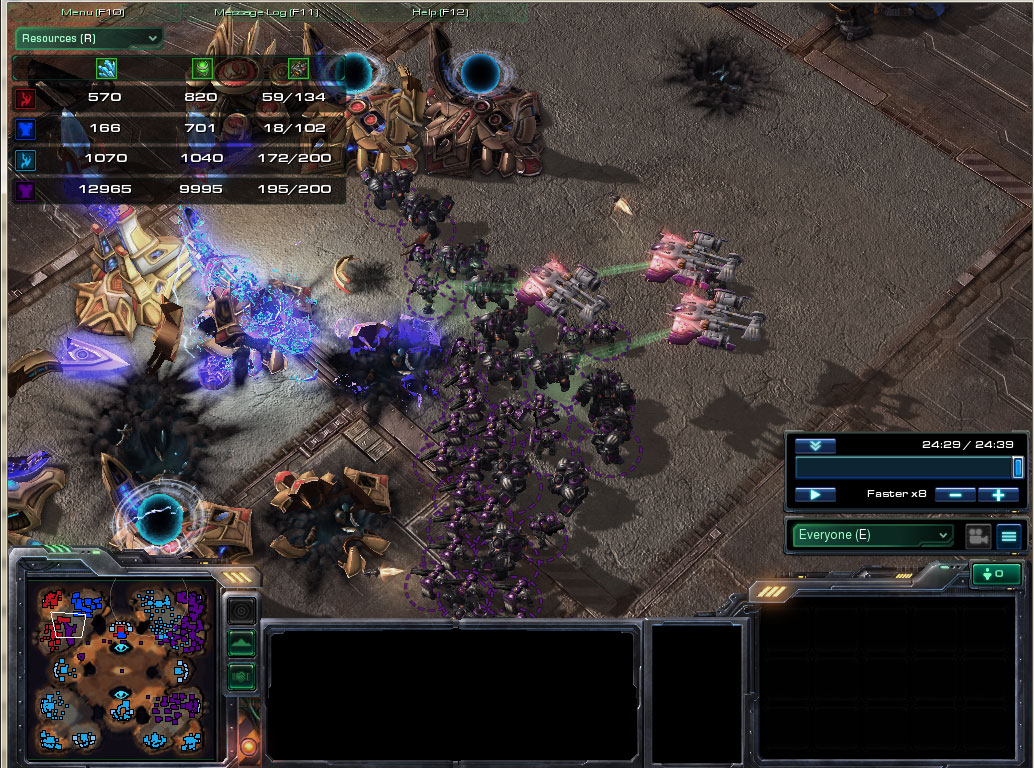
Task: Expand the Resources (R) stats dropdown
Action: click(88, 38)
